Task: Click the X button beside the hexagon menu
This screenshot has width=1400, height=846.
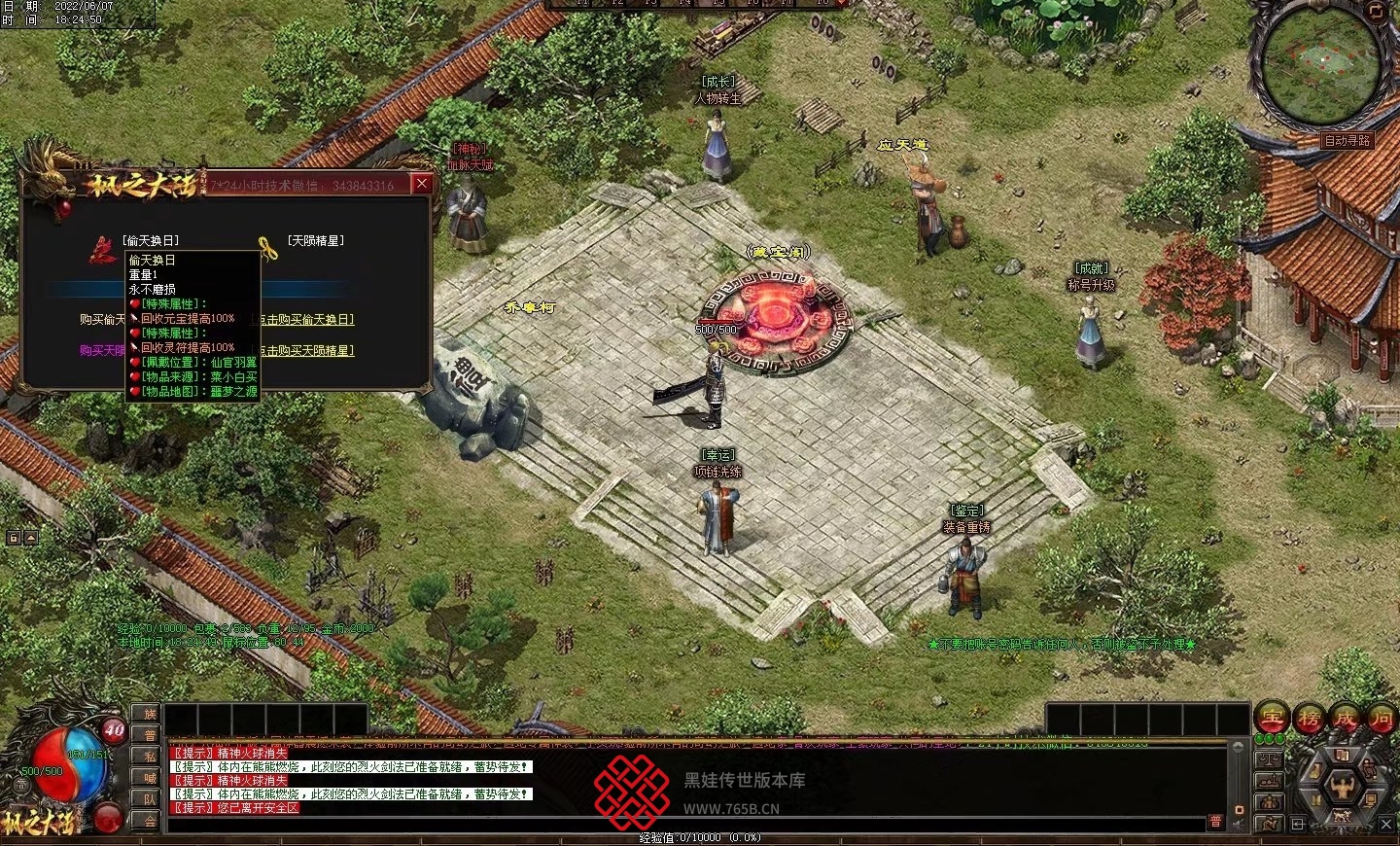Action: tap(1386, 825)
